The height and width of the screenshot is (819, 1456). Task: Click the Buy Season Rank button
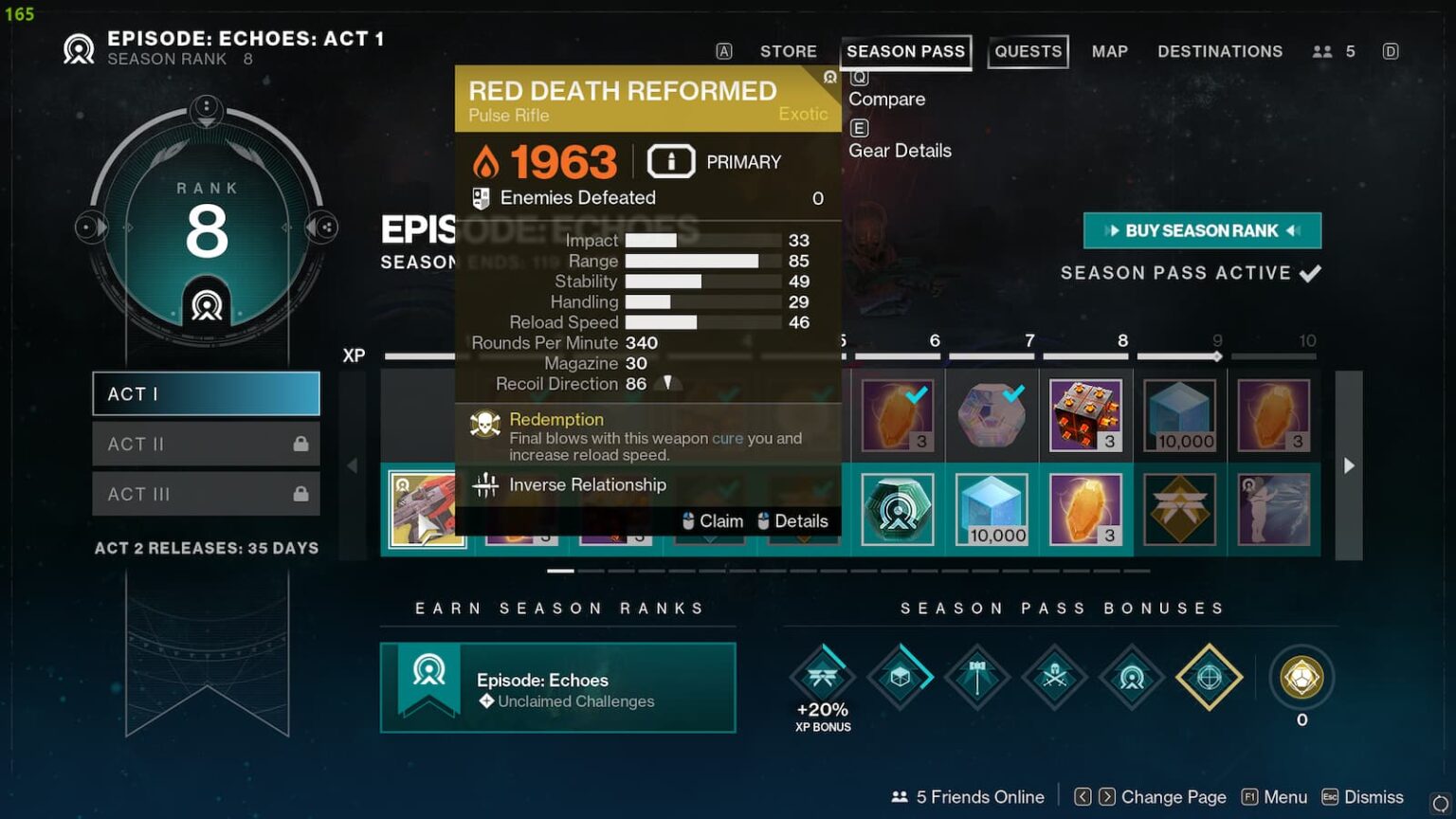pos(1202,230)
